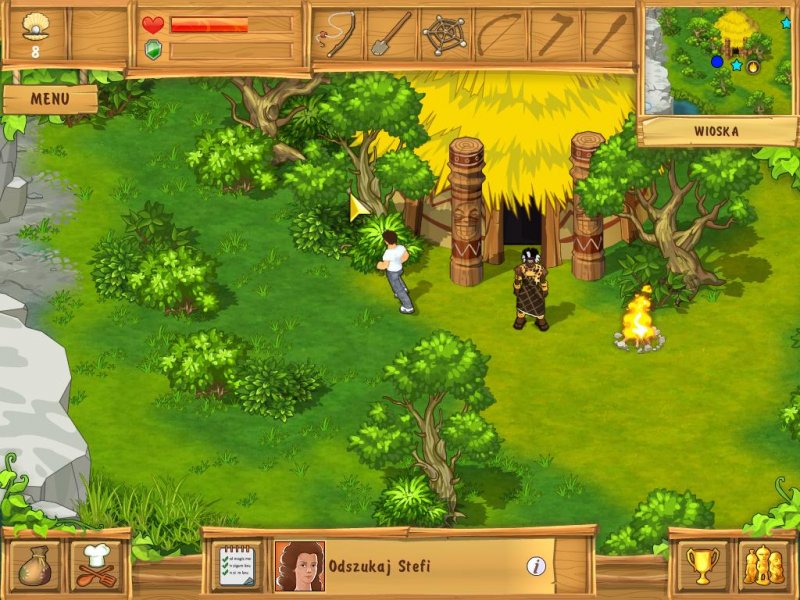This screenshot has width=800, height=600.
Task: Open the trophy achievements screen
Action: pyautogui.click(x=704, y=565)
